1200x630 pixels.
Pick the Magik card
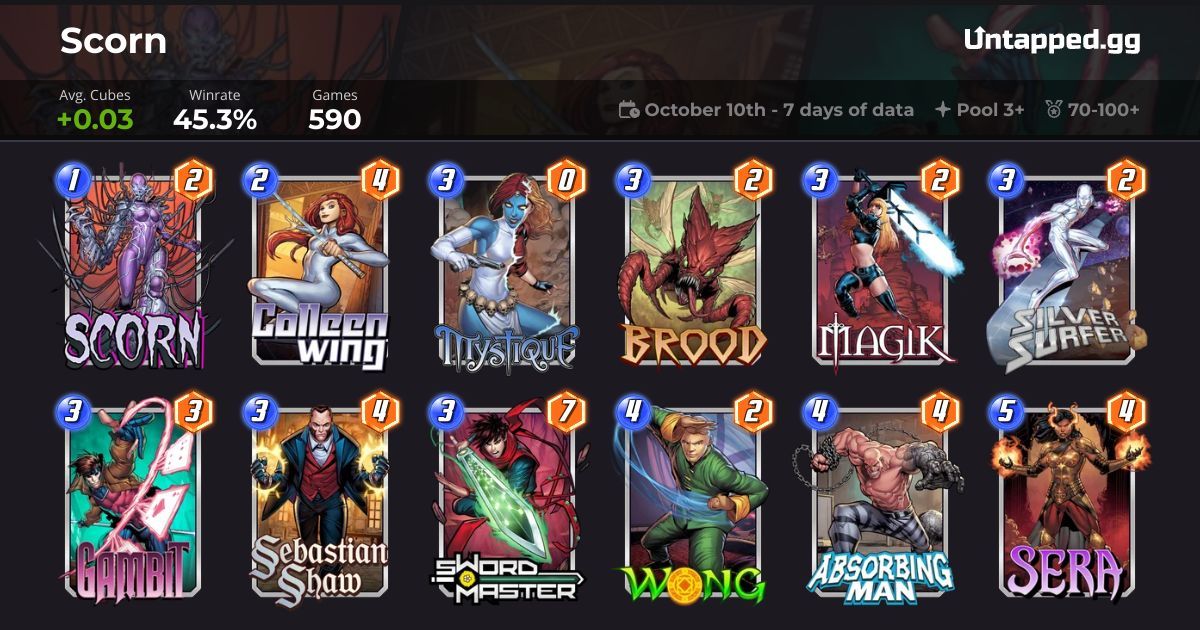pyautogui.click(x=880, y=268)
